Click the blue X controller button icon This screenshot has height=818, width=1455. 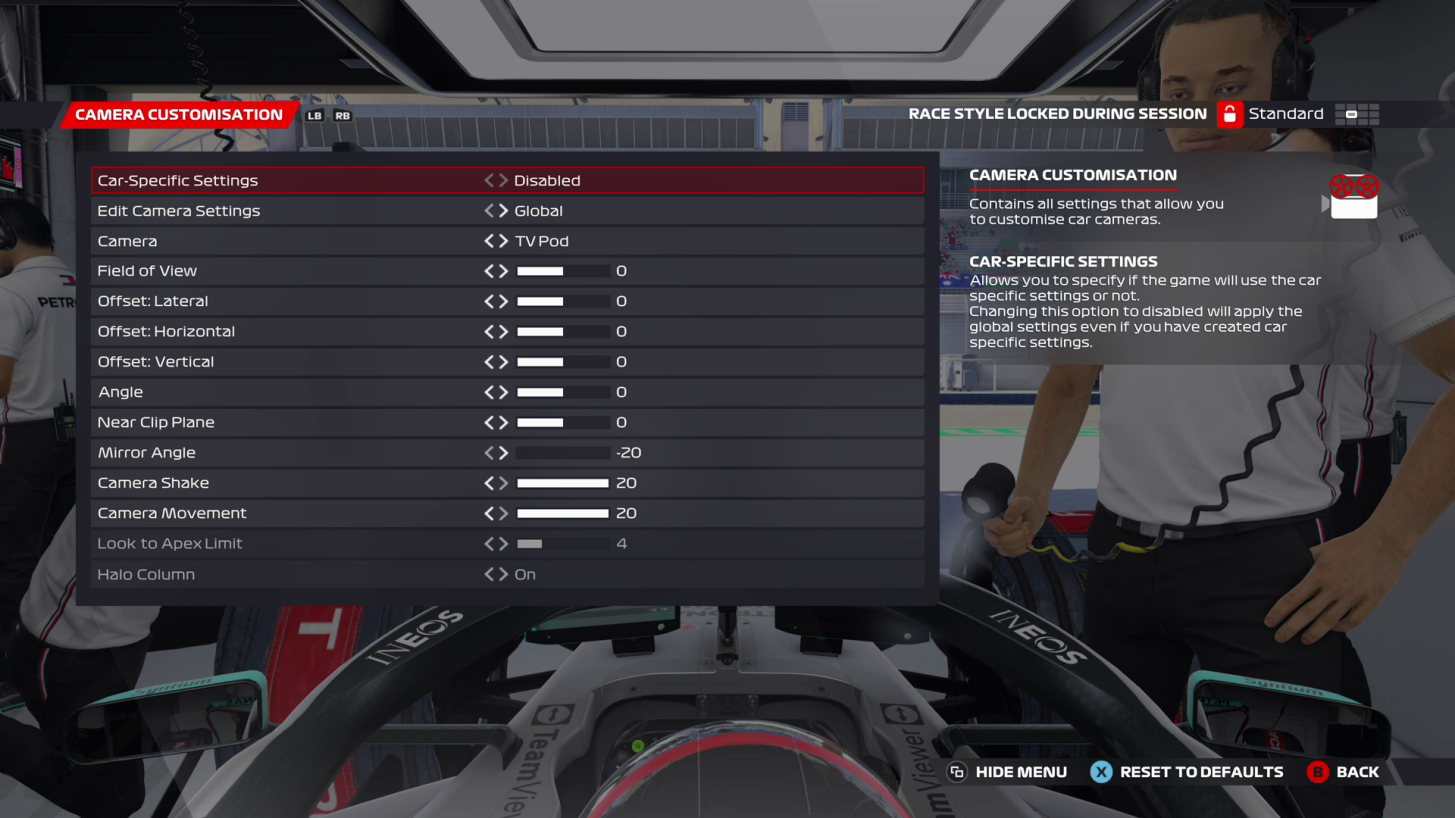[1101, 771]
